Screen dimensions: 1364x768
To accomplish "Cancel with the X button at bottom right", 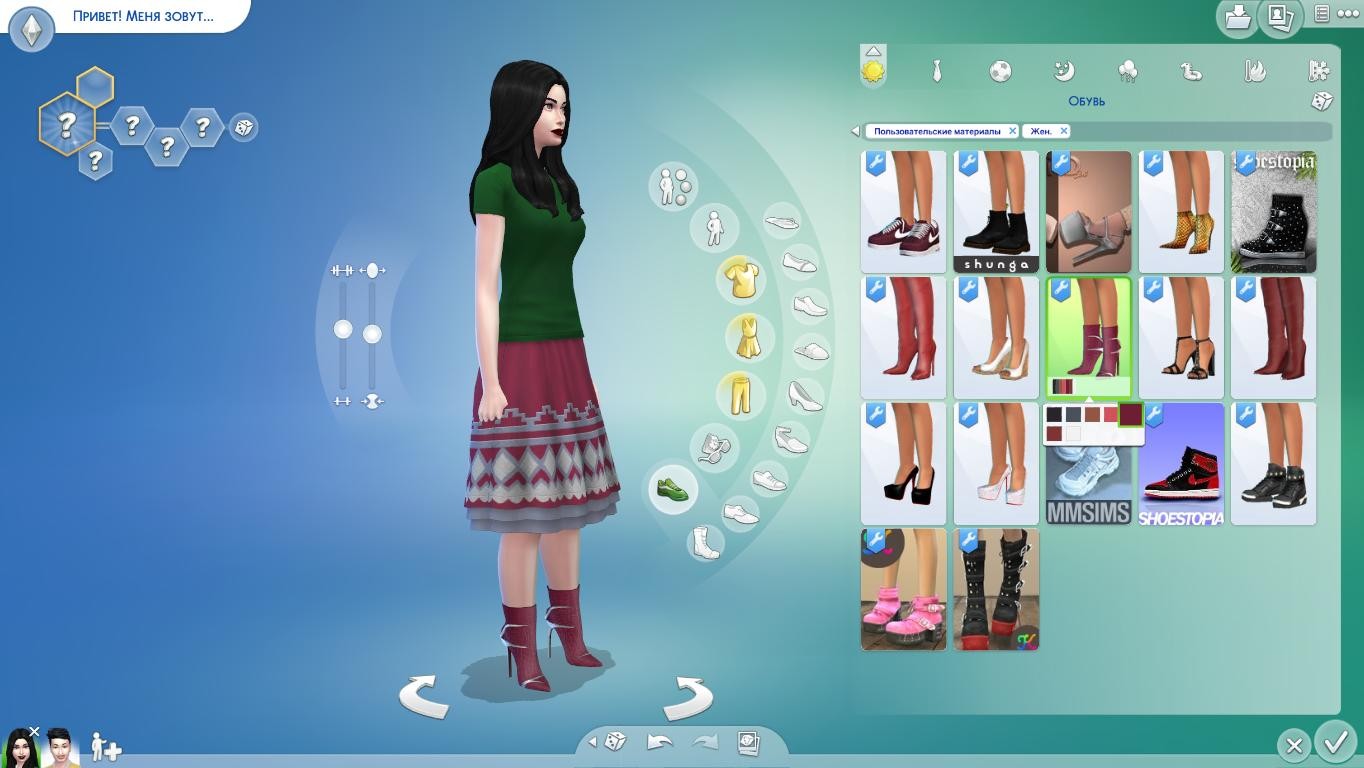I will (x=1294, y=745).
